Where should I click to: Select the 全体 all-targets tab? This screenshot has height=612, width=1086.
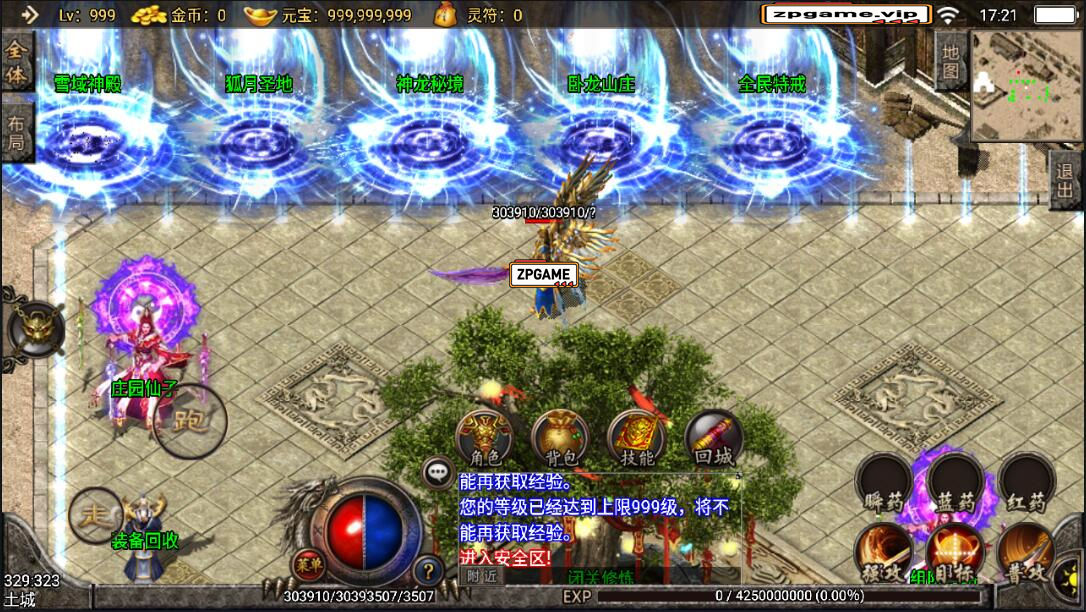pos(17,62)
